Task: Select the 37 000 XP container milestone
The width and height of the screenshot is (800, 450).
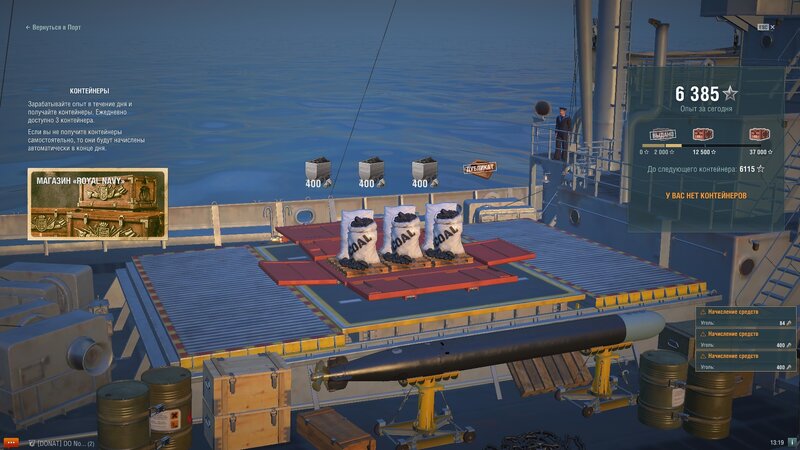Action: tap(758, 134)
